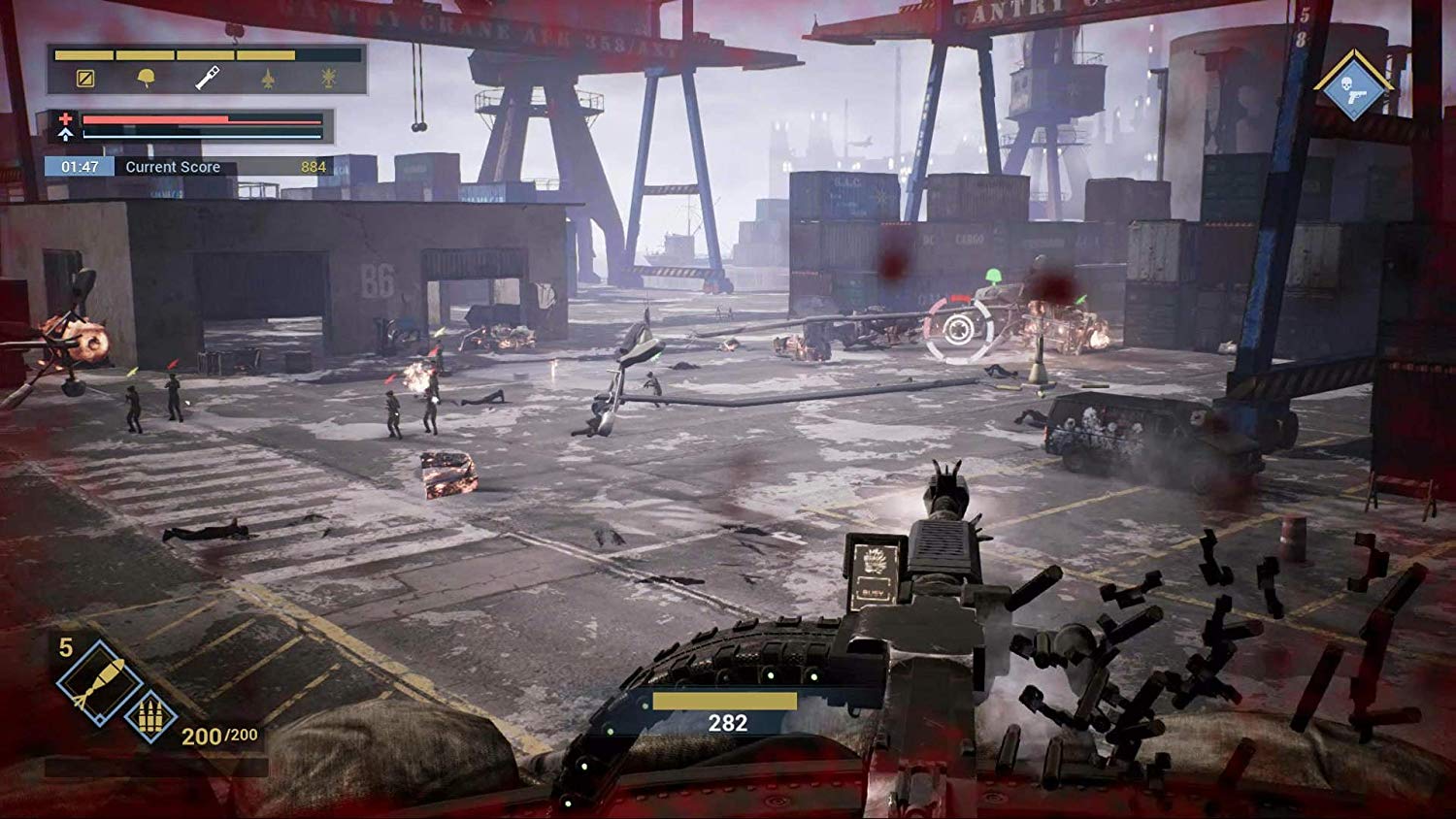Select the armor plate icon in the streak bar
Screen dimensions: 1456x819
click(85, 79)
